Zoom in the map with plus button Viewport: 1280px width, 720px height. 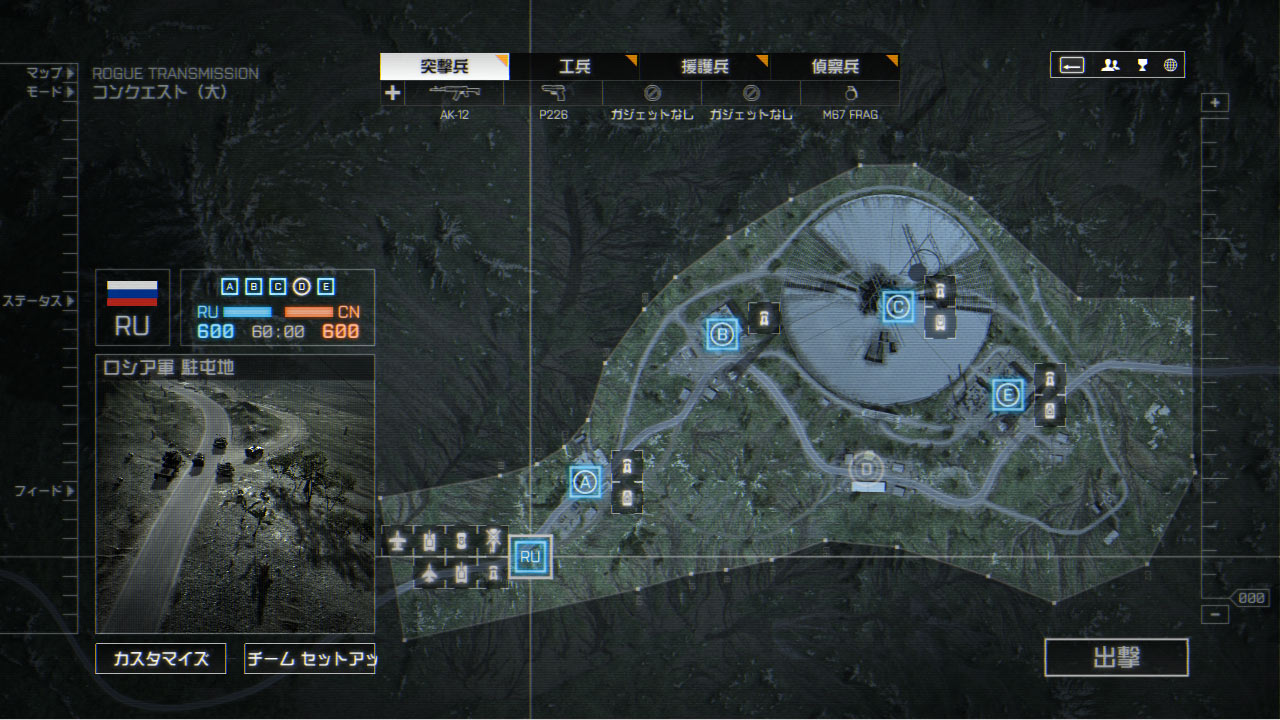point(1215,103)
